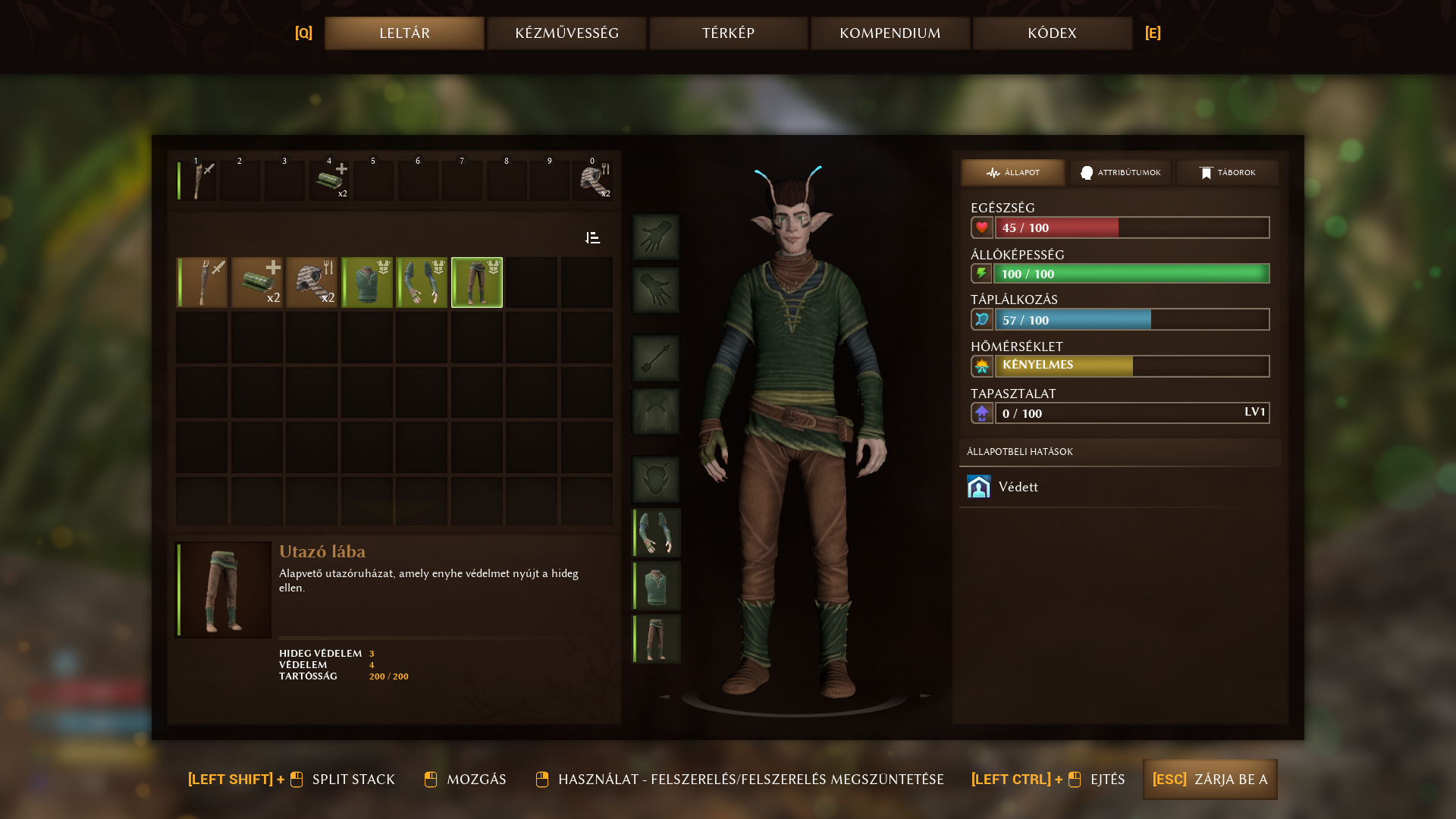
Task: Choose the arm wraps in the inventory grid
Action: (x=422, y=283)
